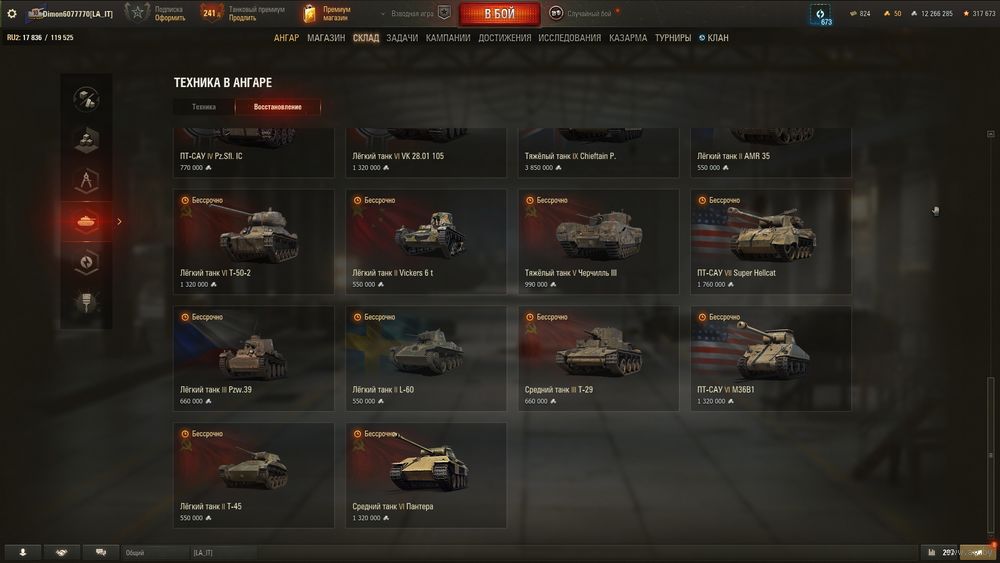Open the АНГАР menu section
This screenshot has width=1000, height=563.
pyautogui.click(x=286, y=38)
